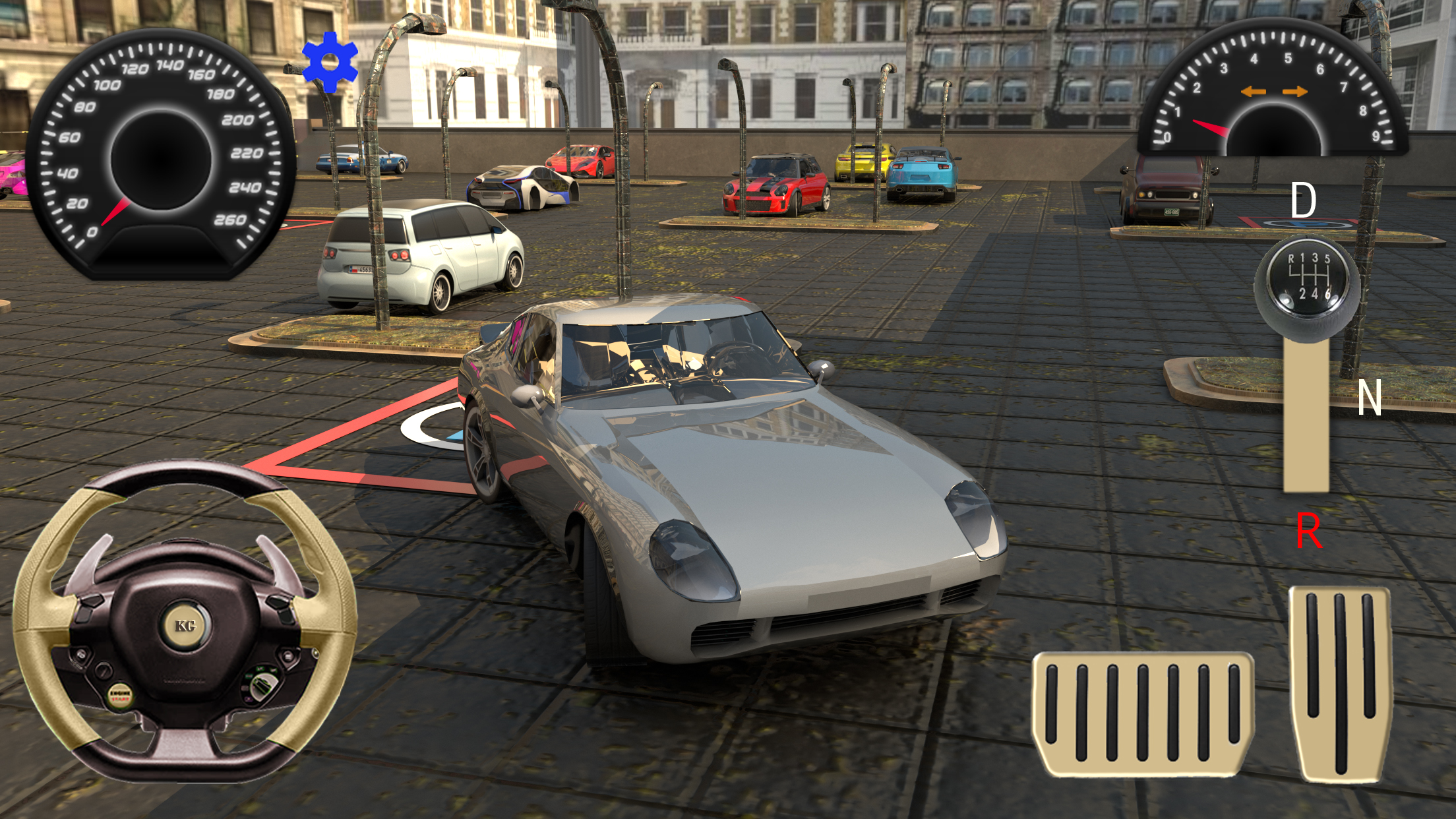The height and width of the screenshot is (819, 1456).
Task: Activate the right orange turn signal arrow
Action: 1295,92
